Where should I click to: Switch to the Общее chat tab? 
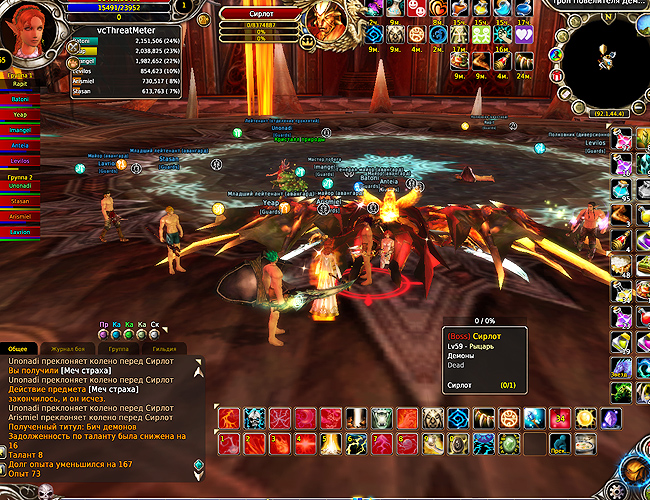[x=19, y=347]
